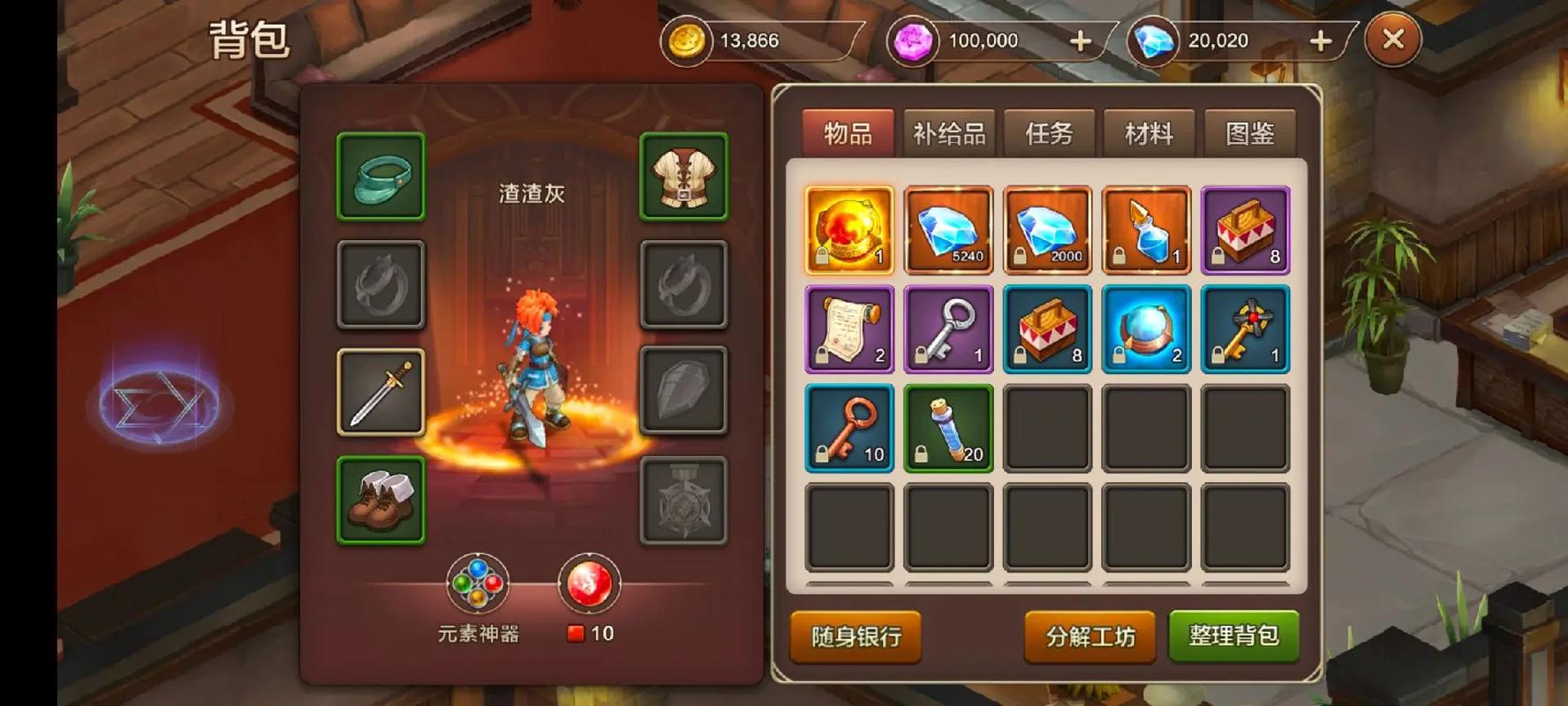This screenshot has height=706, width=1568.
Task: Add more blue diamonds
Action: click(1320, 41)
